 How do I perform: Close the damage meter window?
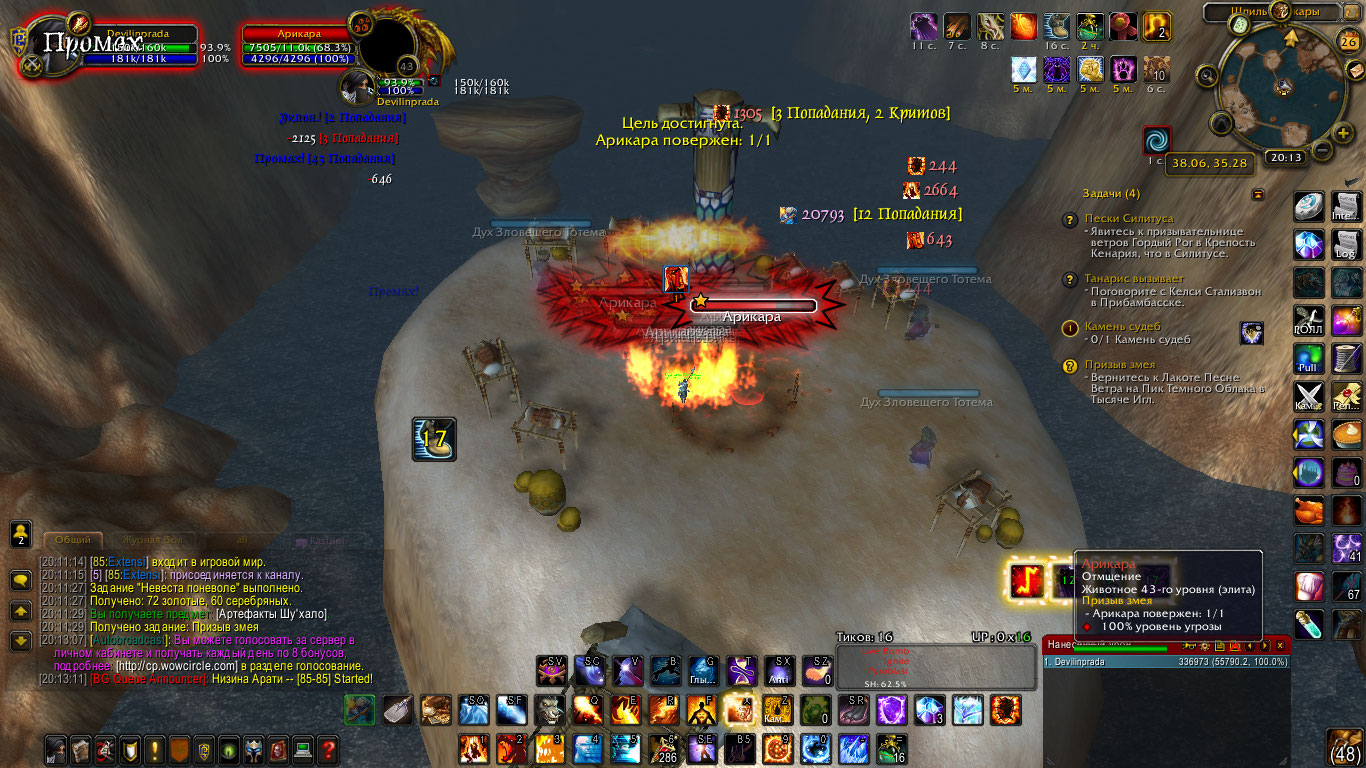1280,646
